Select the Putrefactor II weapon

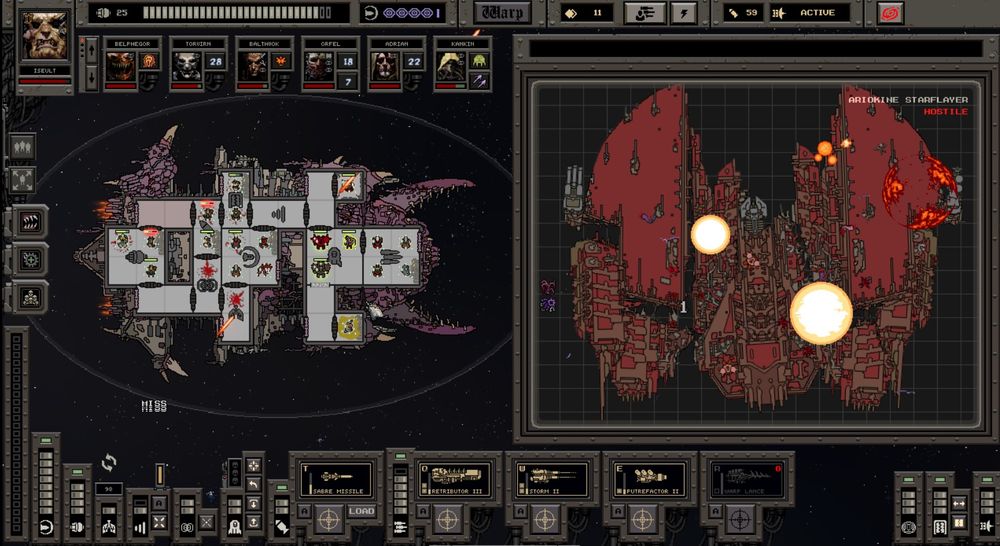coord(647,479)
